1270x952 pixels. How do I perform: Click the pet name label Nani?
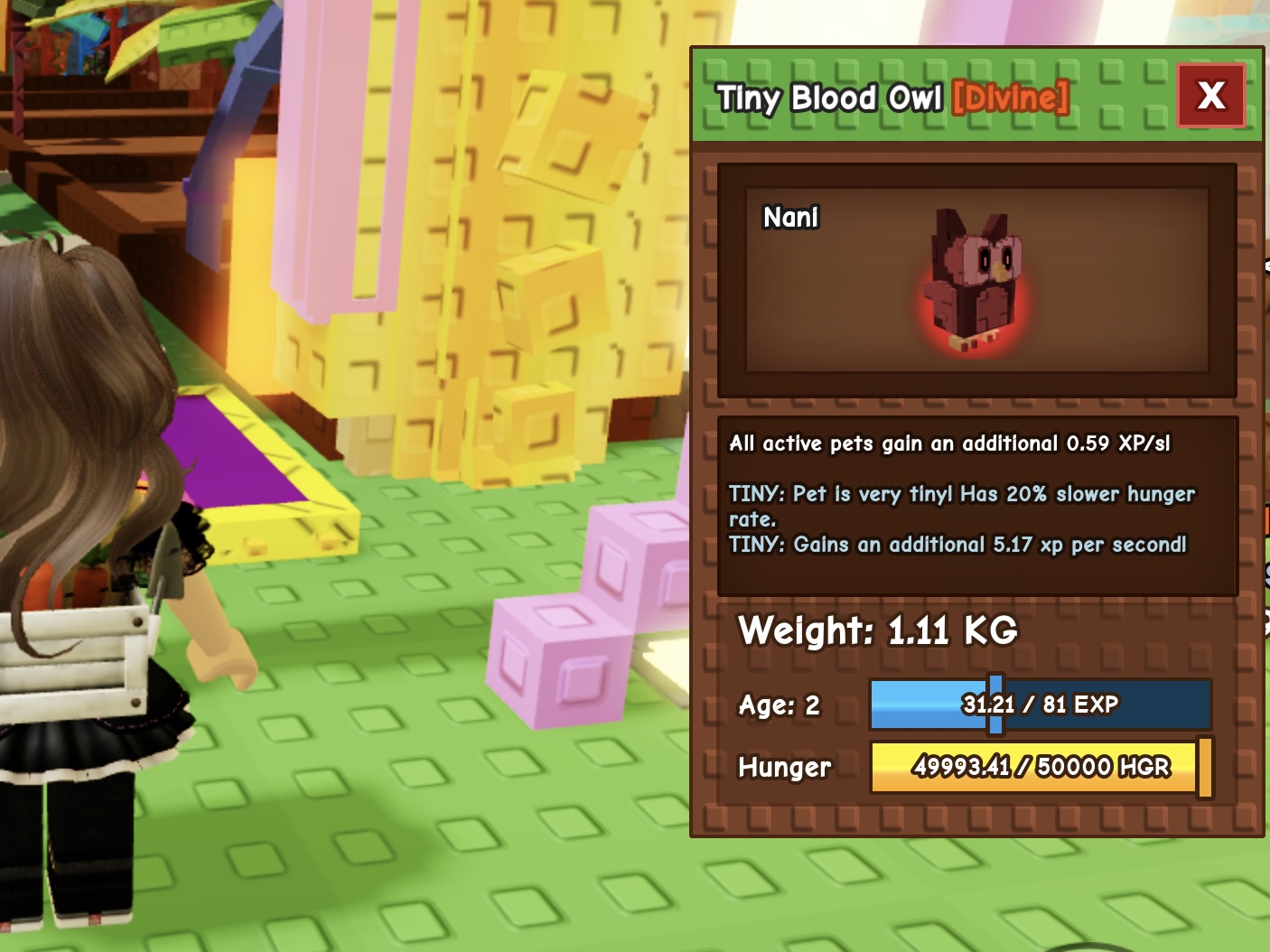[789, 218]
